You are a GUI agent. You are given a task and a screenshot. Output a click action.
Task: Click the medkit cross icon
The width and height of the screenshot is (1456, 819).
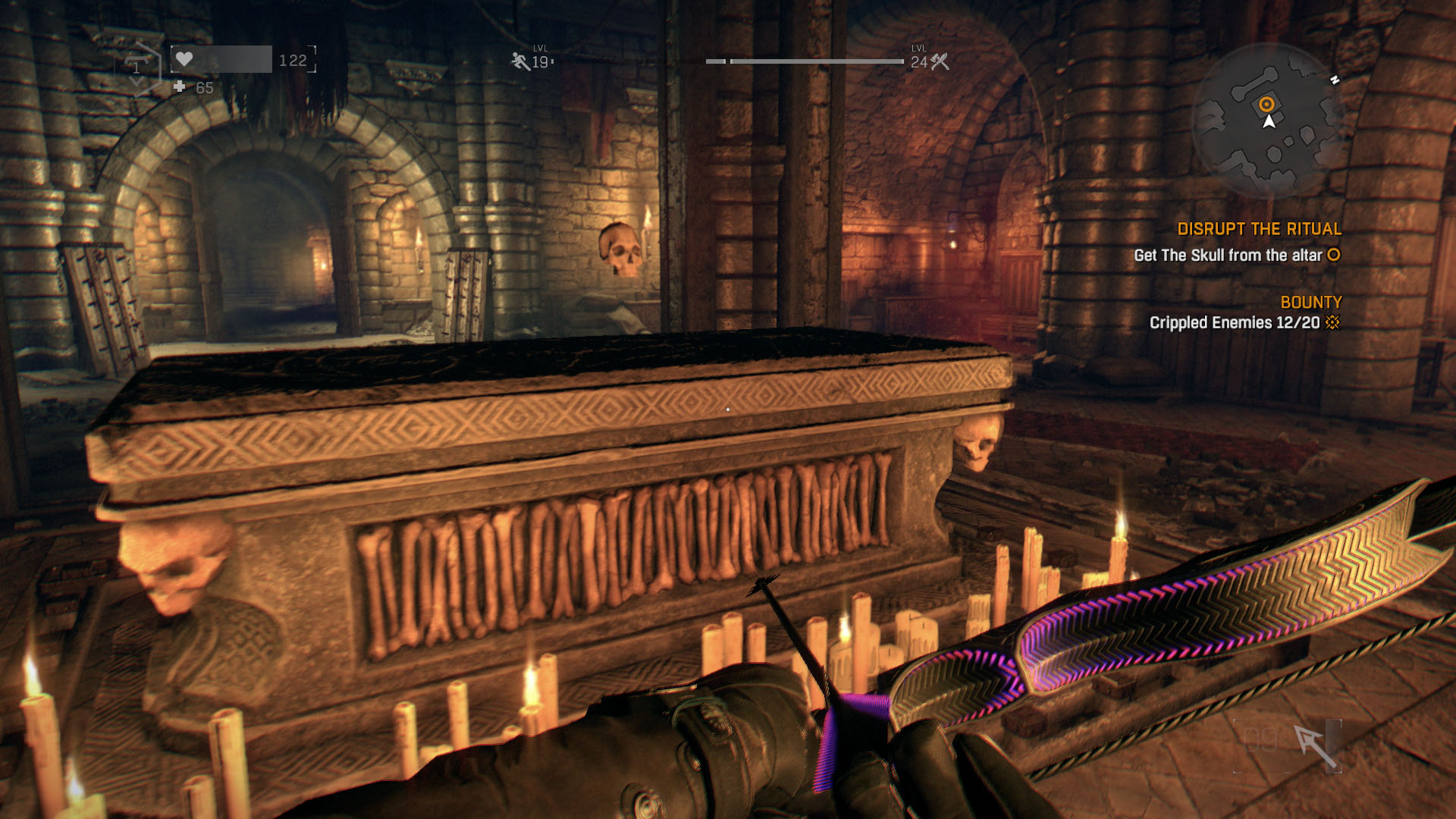180,87
